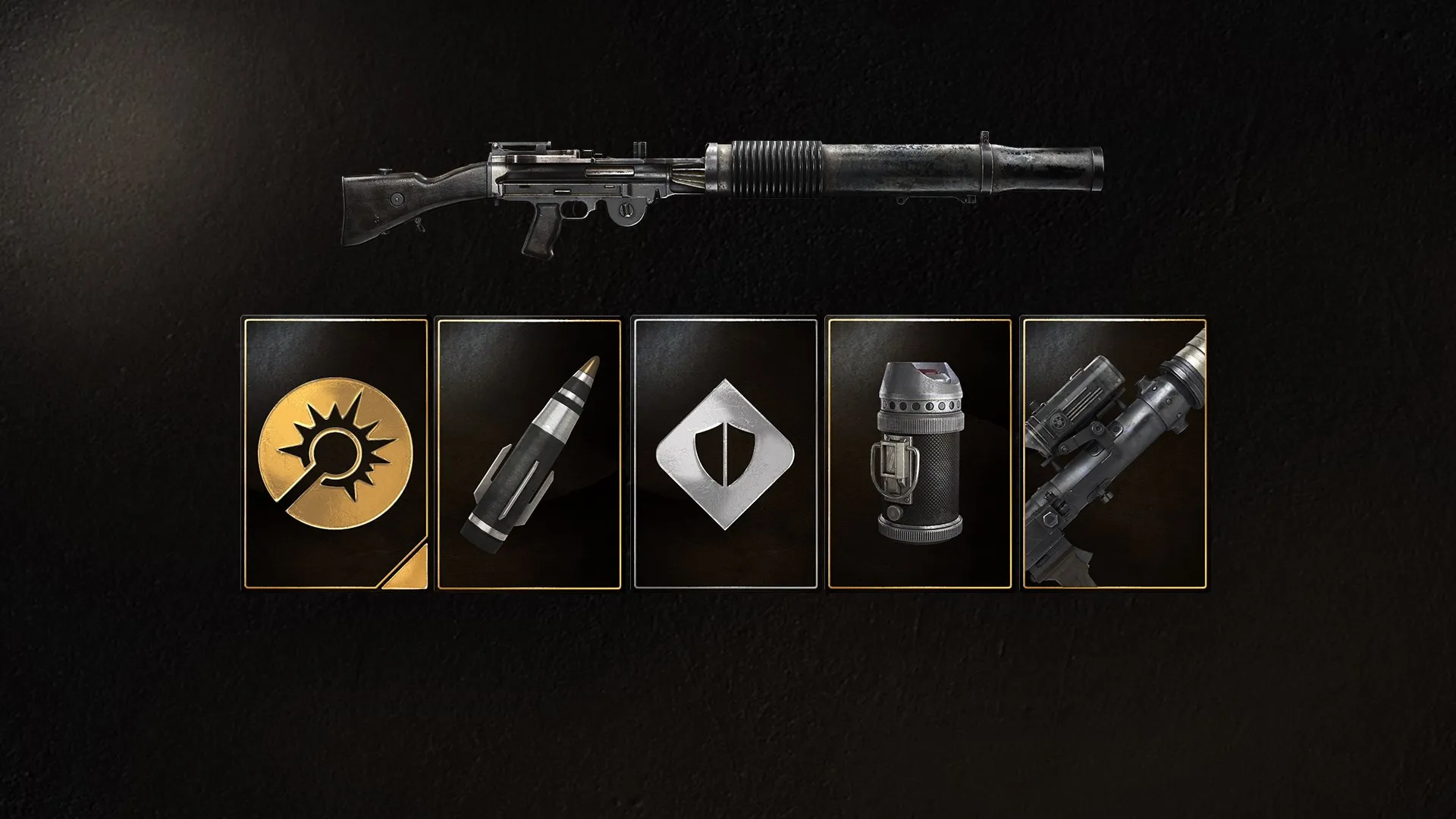Select the cylindrical grenade star card
Image resolution: width=1456 pixels, height=819 pixels.
click(919, 453)
